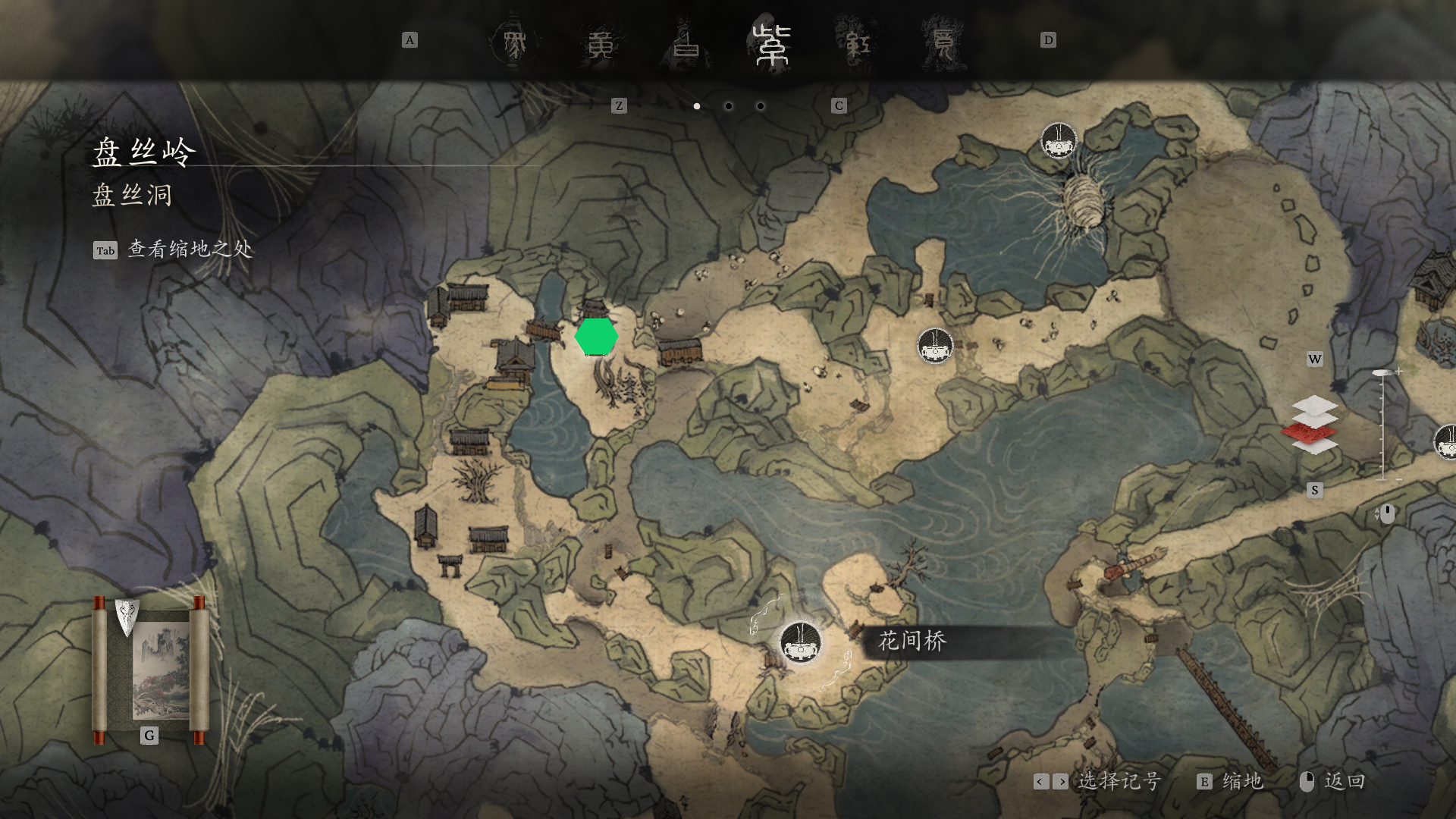The width and height of the screenshot is (1456, 819).
Task: Open the 青 chapter tab
Action: pyautogui.click(x=943, y=44)
